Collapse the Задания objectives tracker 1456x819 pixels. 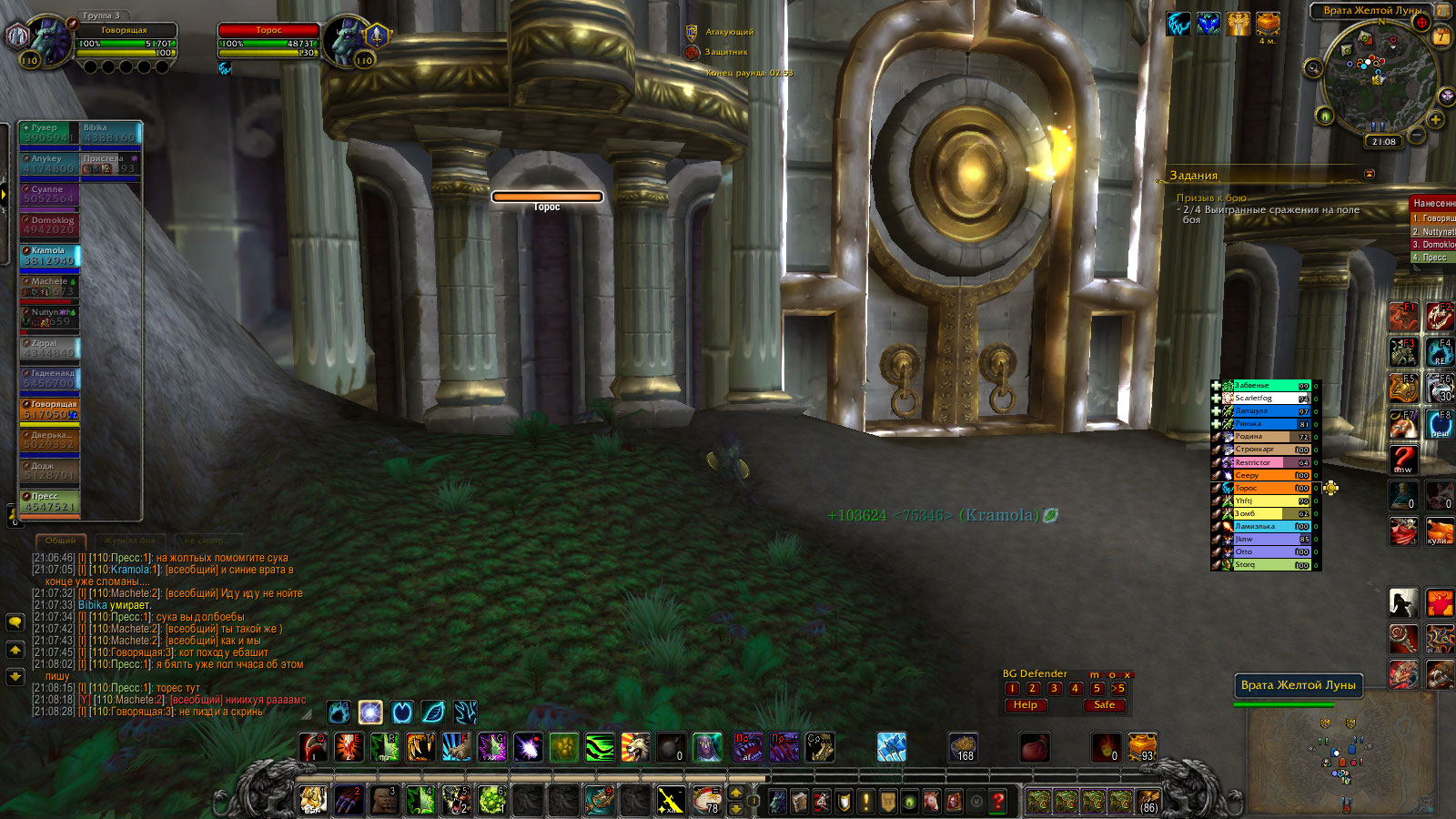tap(1370, 174)
